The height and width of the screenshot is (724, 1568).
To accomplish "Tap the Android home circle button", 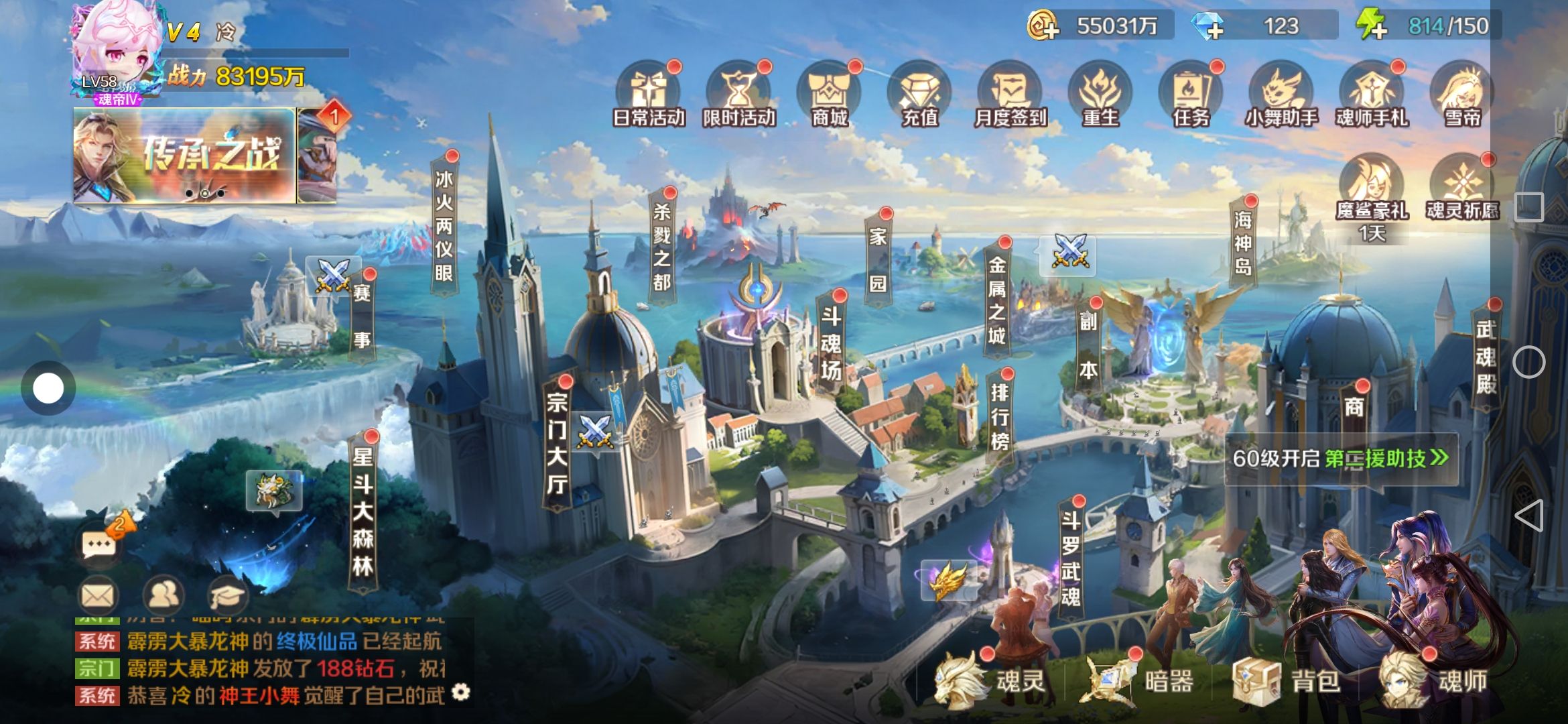I will point(1528,363).
